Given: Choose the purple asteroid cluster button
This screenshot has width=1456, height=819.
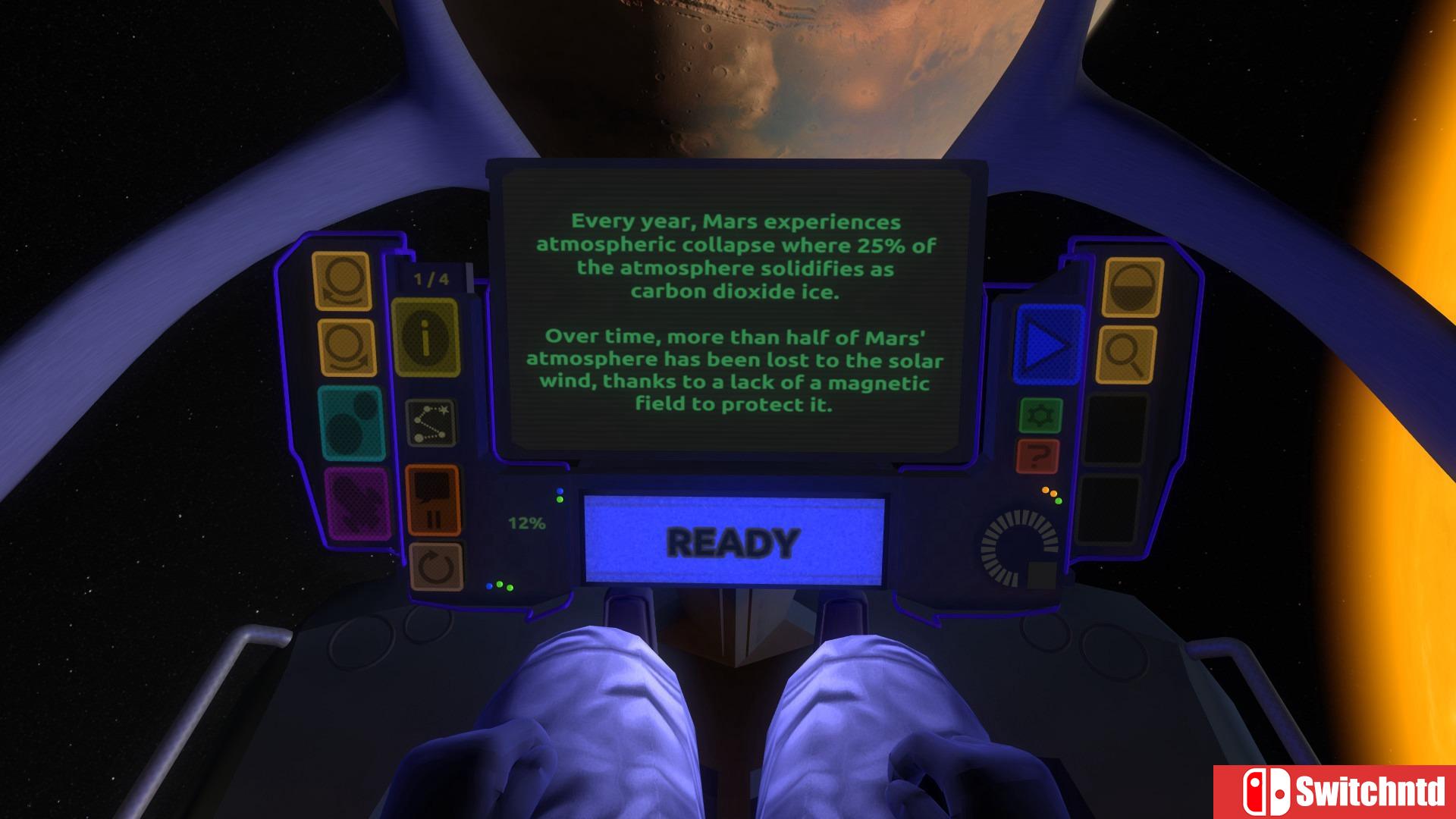Looking at the screenshot, I should click(356, 504).
